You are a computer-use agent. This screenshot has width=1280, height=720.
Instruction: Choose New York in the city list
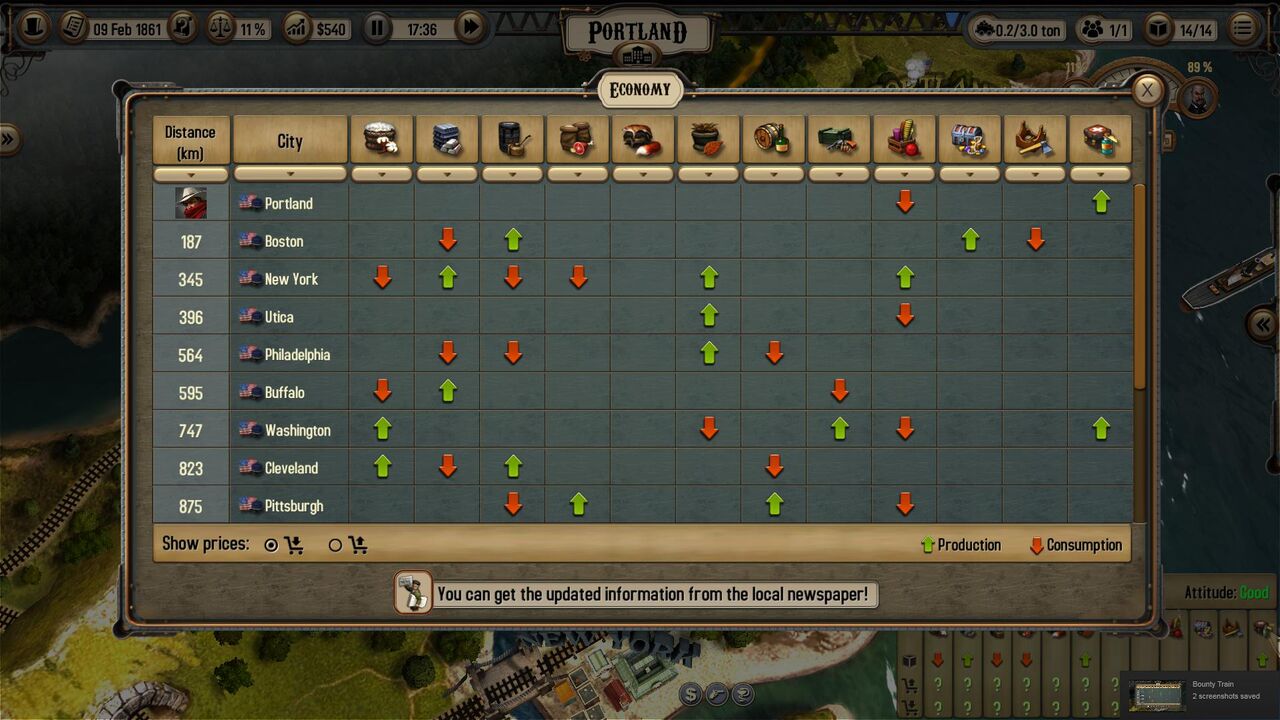pyautogui.click(x=291, y=279)
